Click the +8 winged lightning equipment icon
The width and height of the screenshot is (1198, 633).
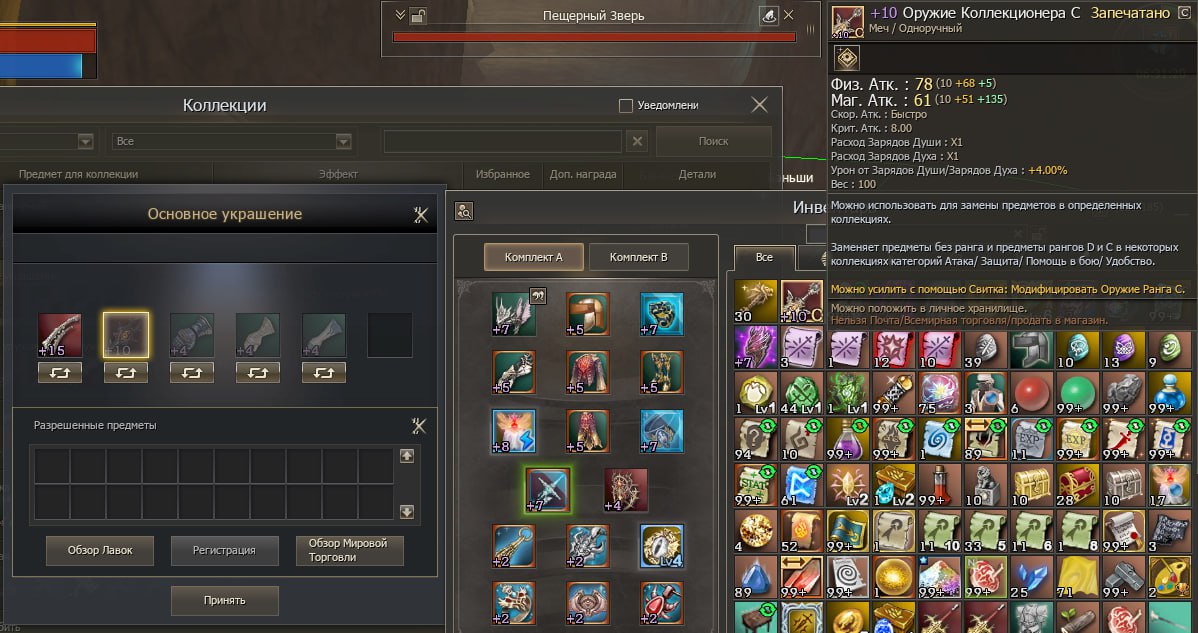point(513,431)
